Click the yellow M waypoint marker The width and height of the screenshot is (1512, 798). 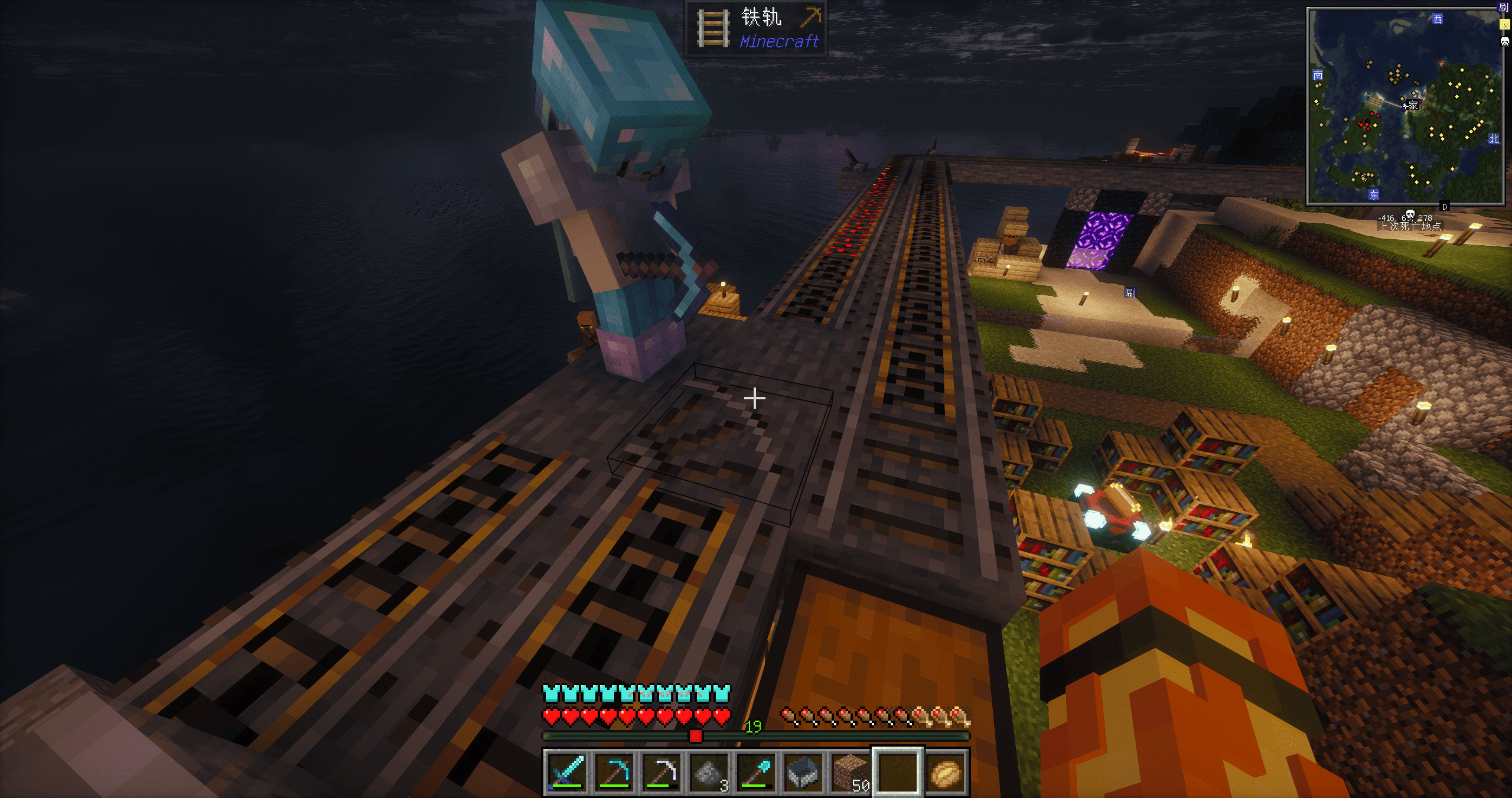[1504, 24]
